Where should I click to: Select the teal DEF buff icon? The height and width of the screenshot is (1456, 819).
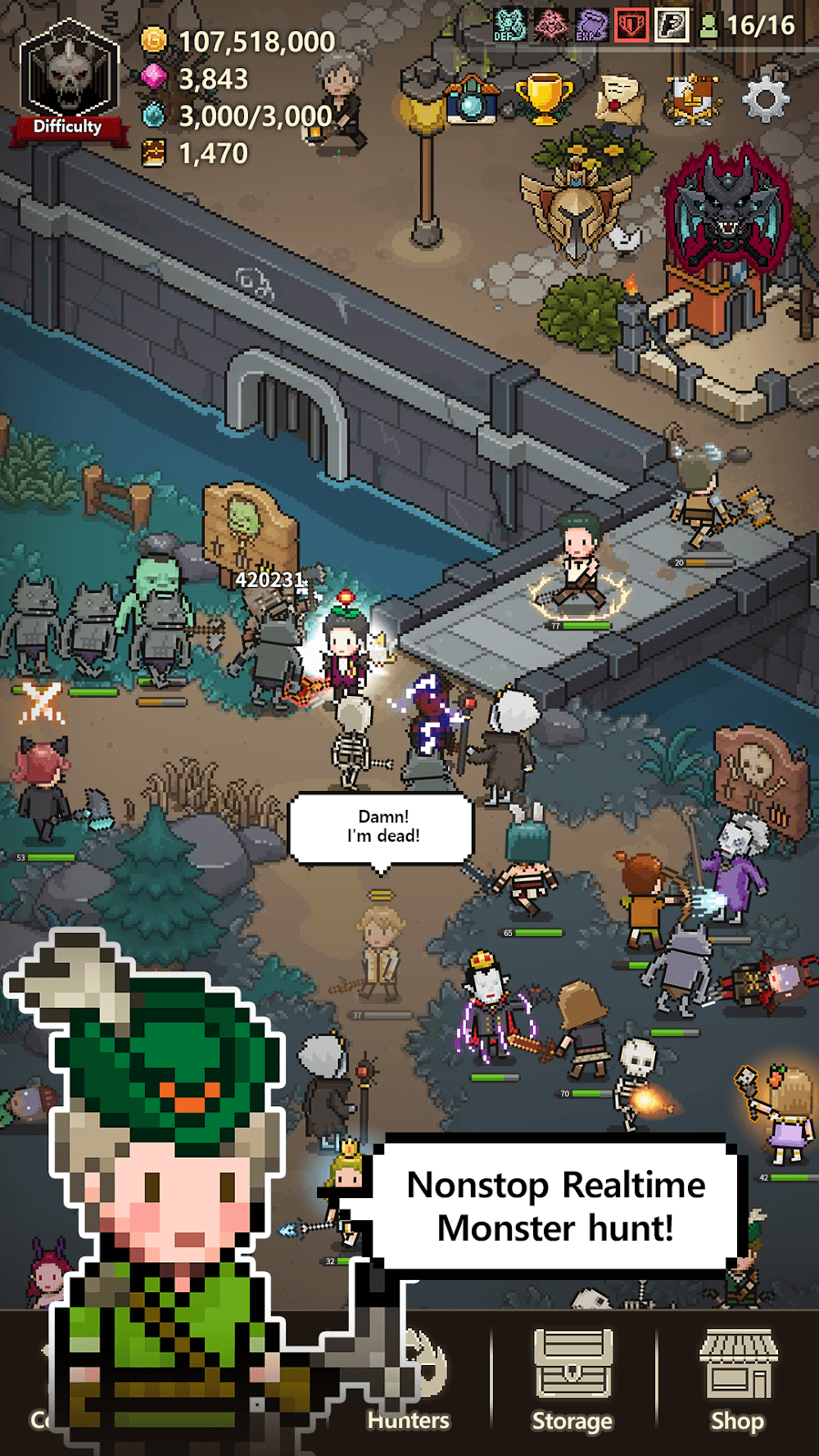point(509,25)
